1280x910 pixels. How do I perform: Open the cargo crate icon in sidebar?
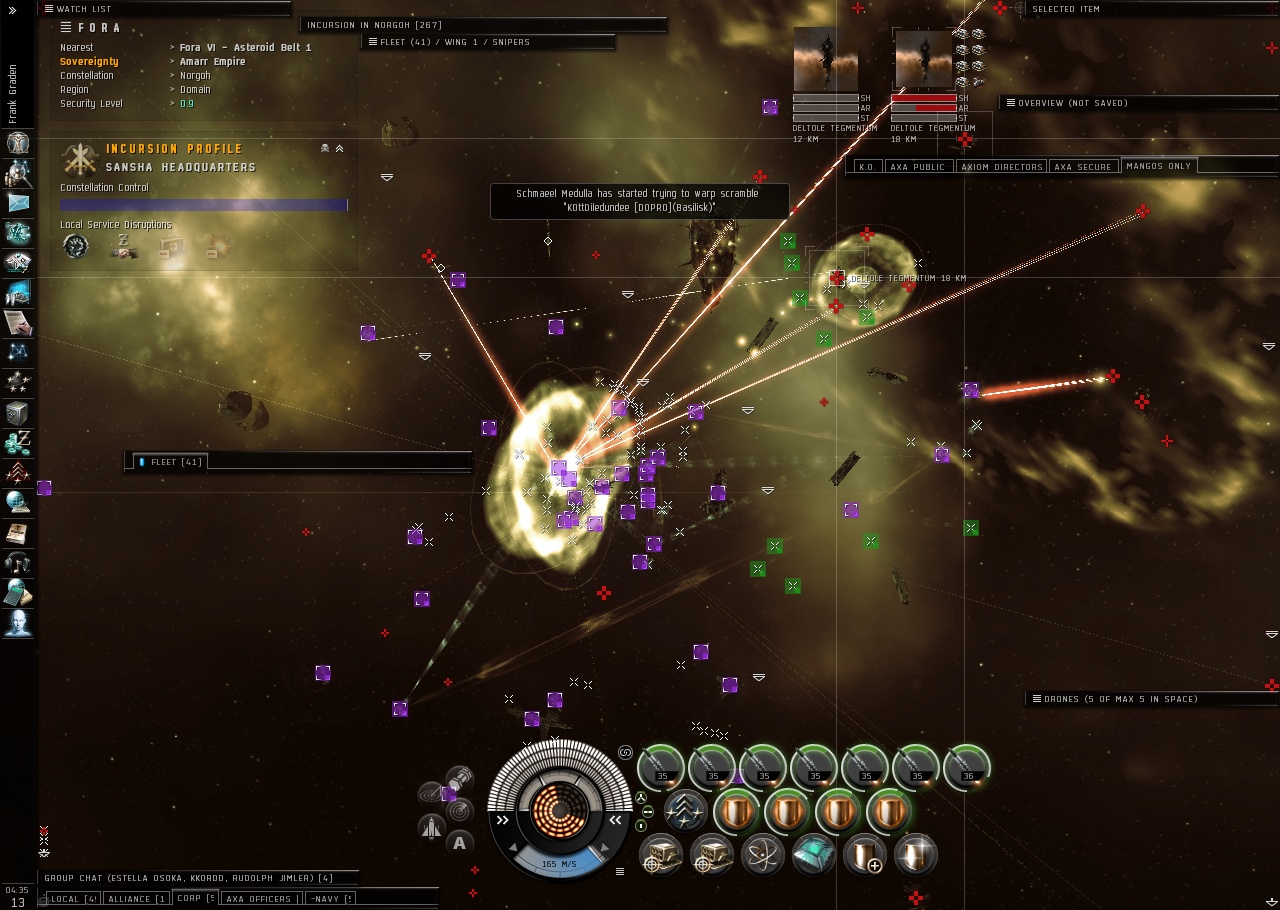click(x=18, y=413)
